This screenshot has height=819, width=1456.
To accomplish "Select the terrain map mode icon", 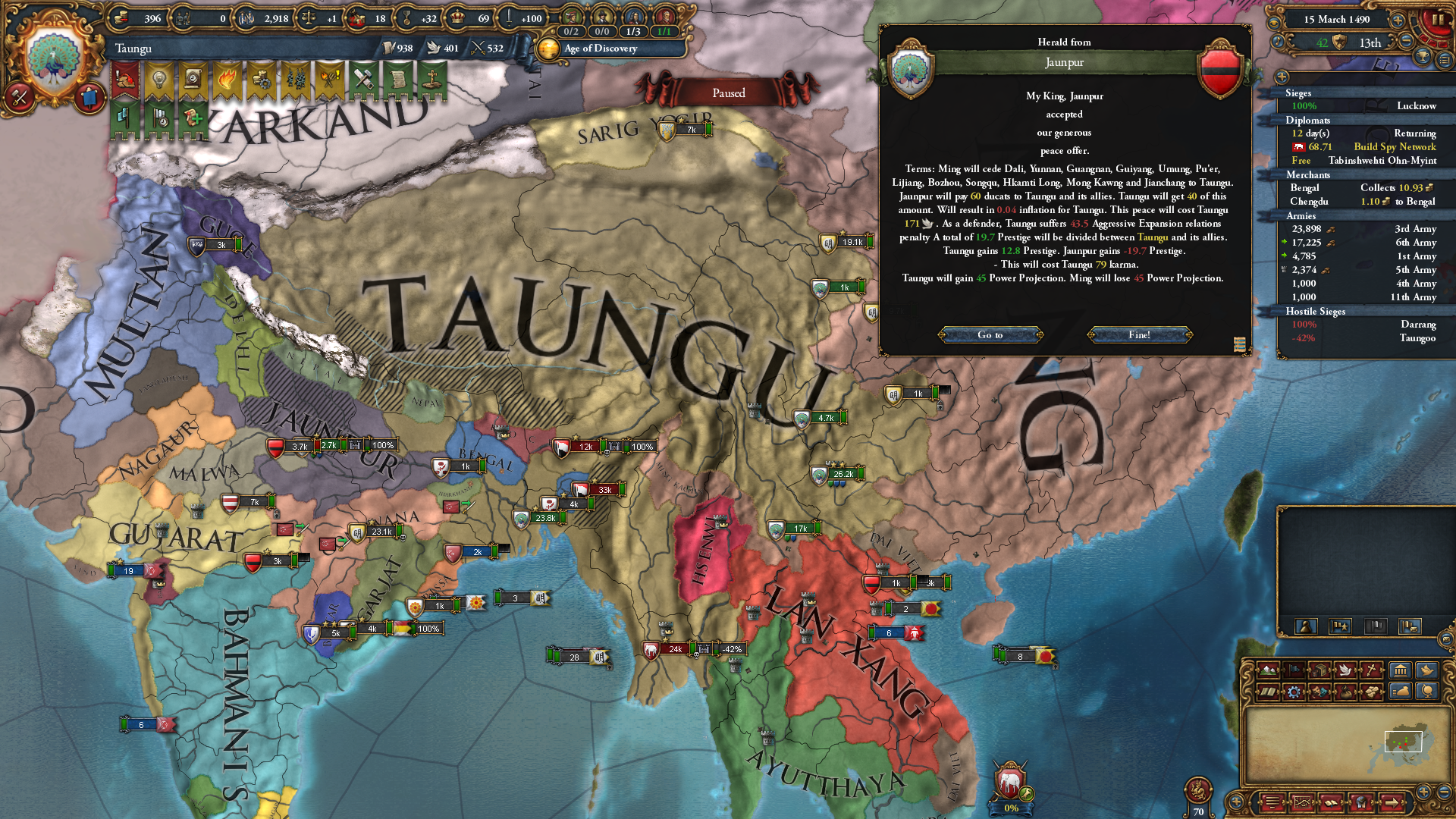I will tap(1268, 670).
